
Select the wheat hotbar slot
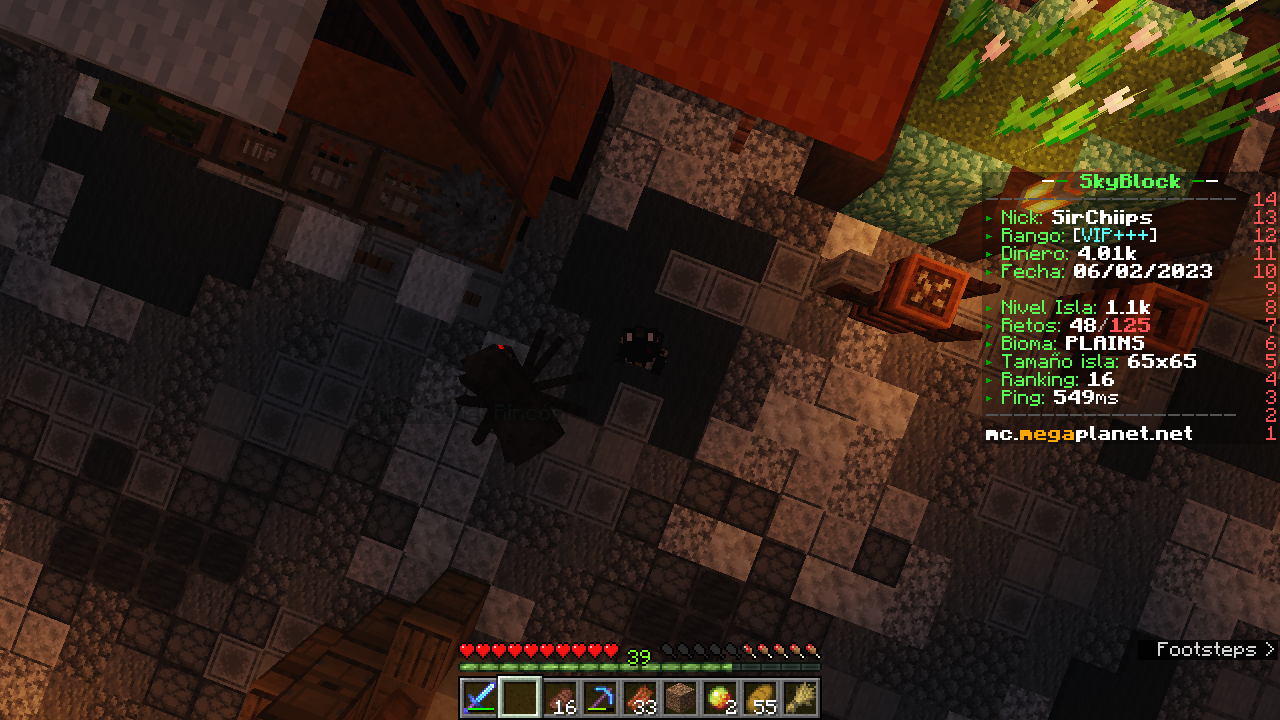pos(800,697)
